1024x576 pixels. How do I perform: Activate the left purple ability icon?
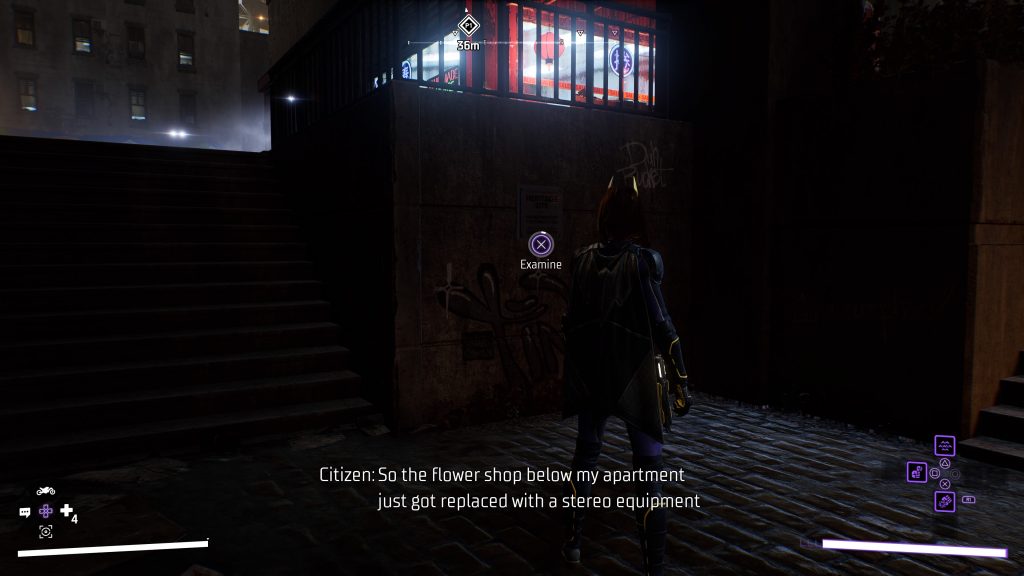(x=917, y=472)
